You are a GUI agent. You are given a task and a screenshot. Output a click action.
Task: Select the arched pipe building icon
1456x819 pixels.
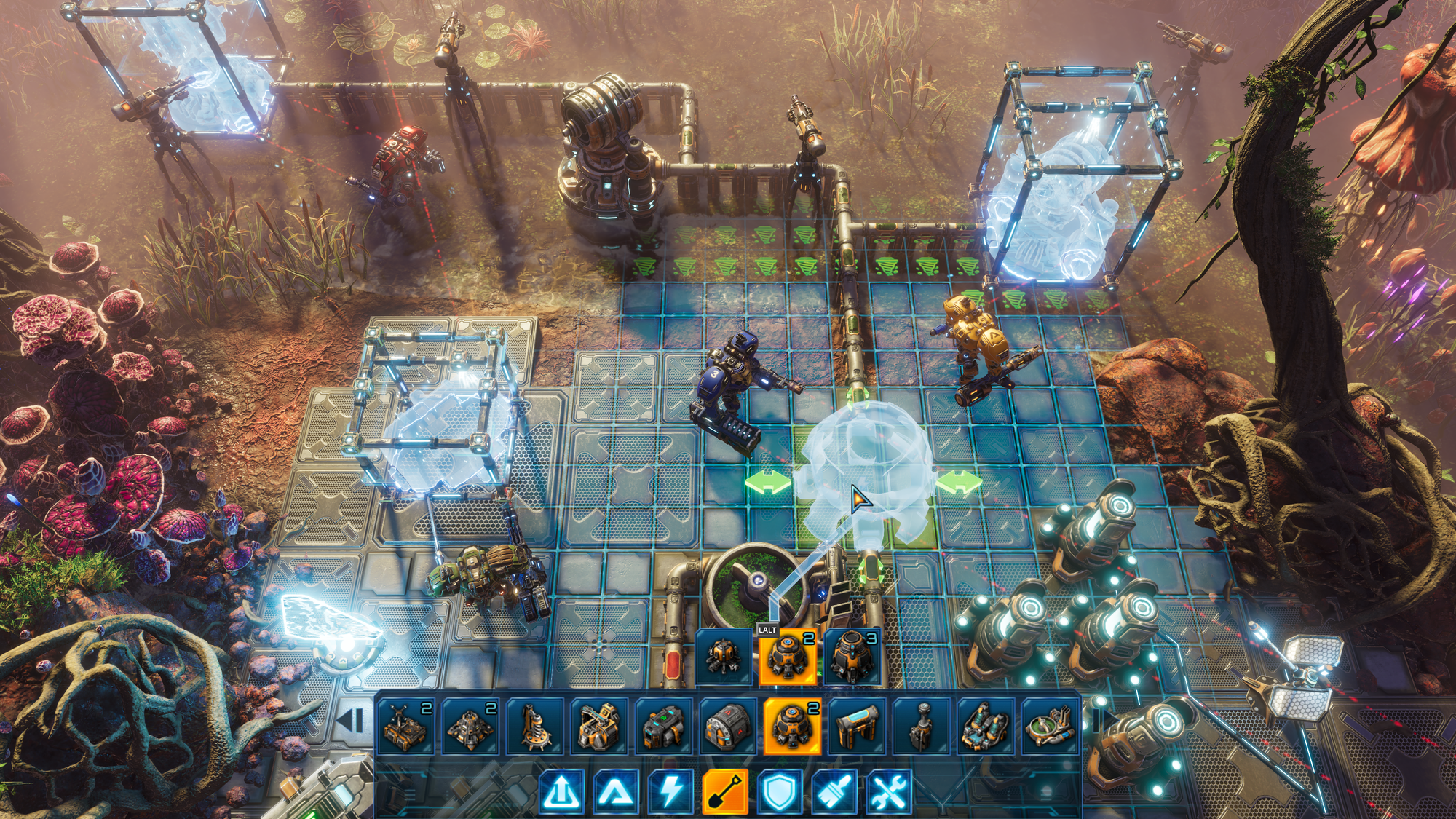[857, 726]
